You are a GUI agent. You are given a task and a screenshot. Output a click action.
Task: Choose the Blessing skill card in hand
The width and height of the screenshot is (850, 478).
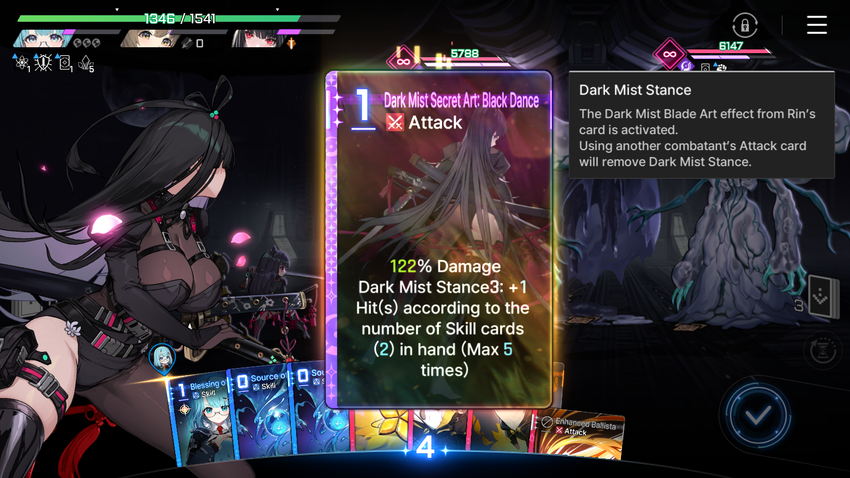point(203,422)
